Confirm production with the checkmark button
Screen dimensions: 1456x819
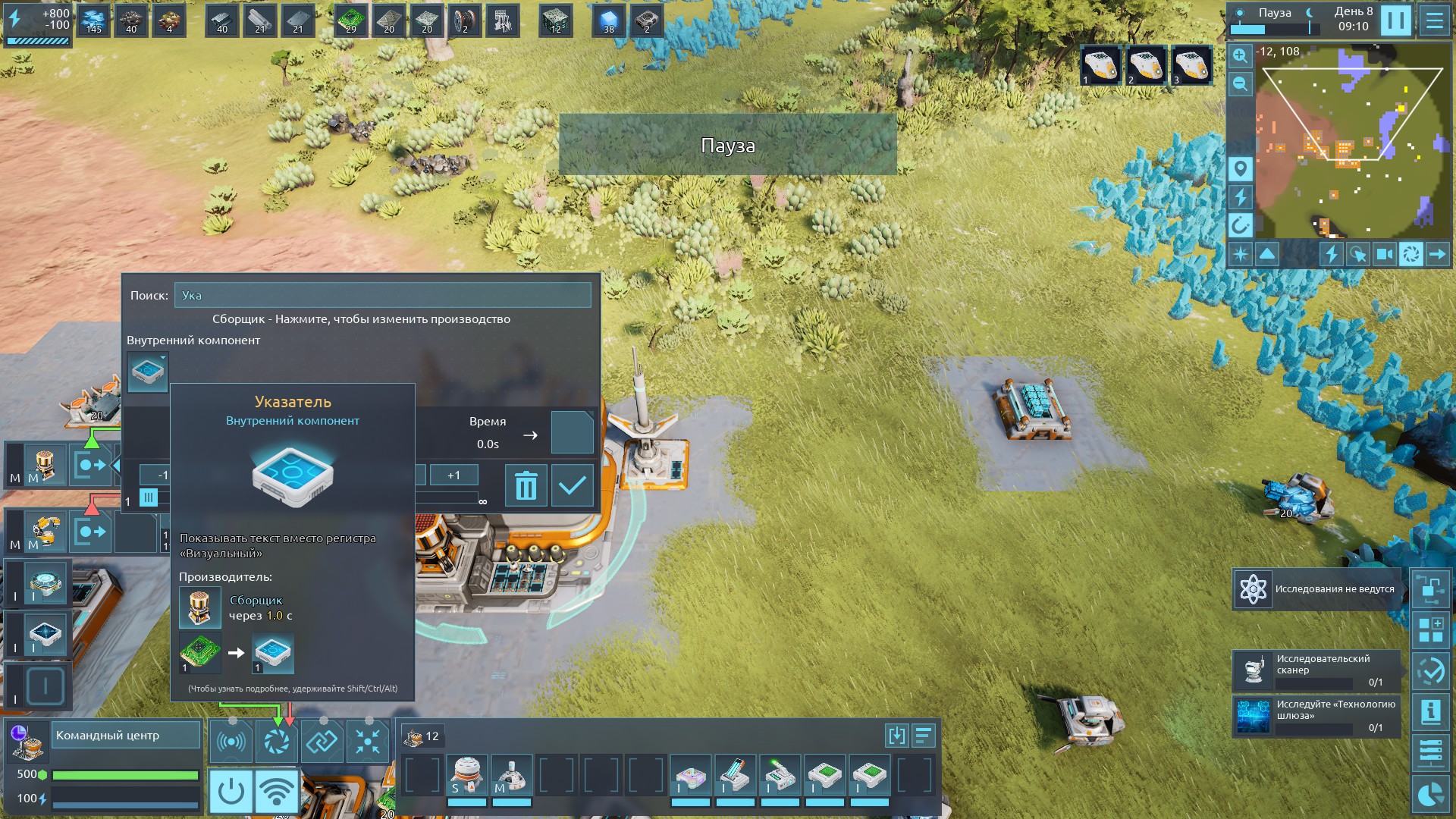[x=572, y=485]
